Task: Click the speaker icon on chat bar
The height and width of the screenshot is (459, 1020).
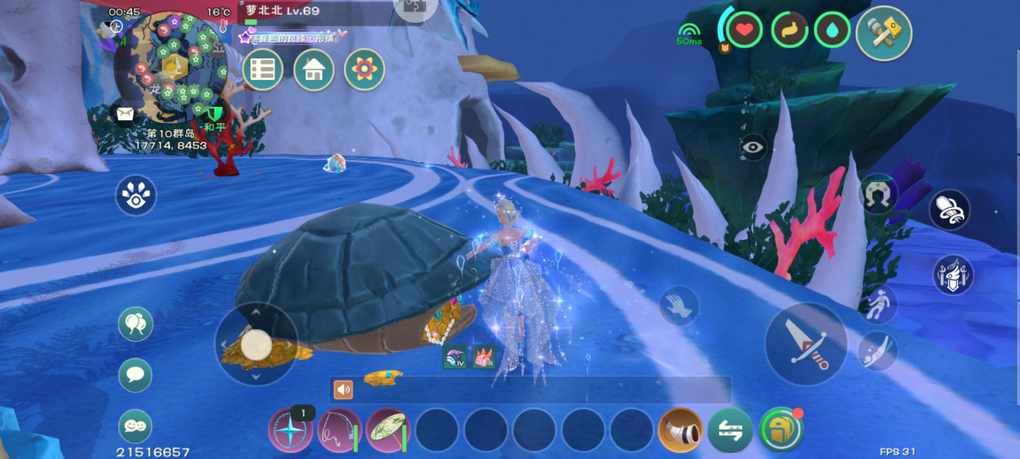Action: [x=344, y=390]
